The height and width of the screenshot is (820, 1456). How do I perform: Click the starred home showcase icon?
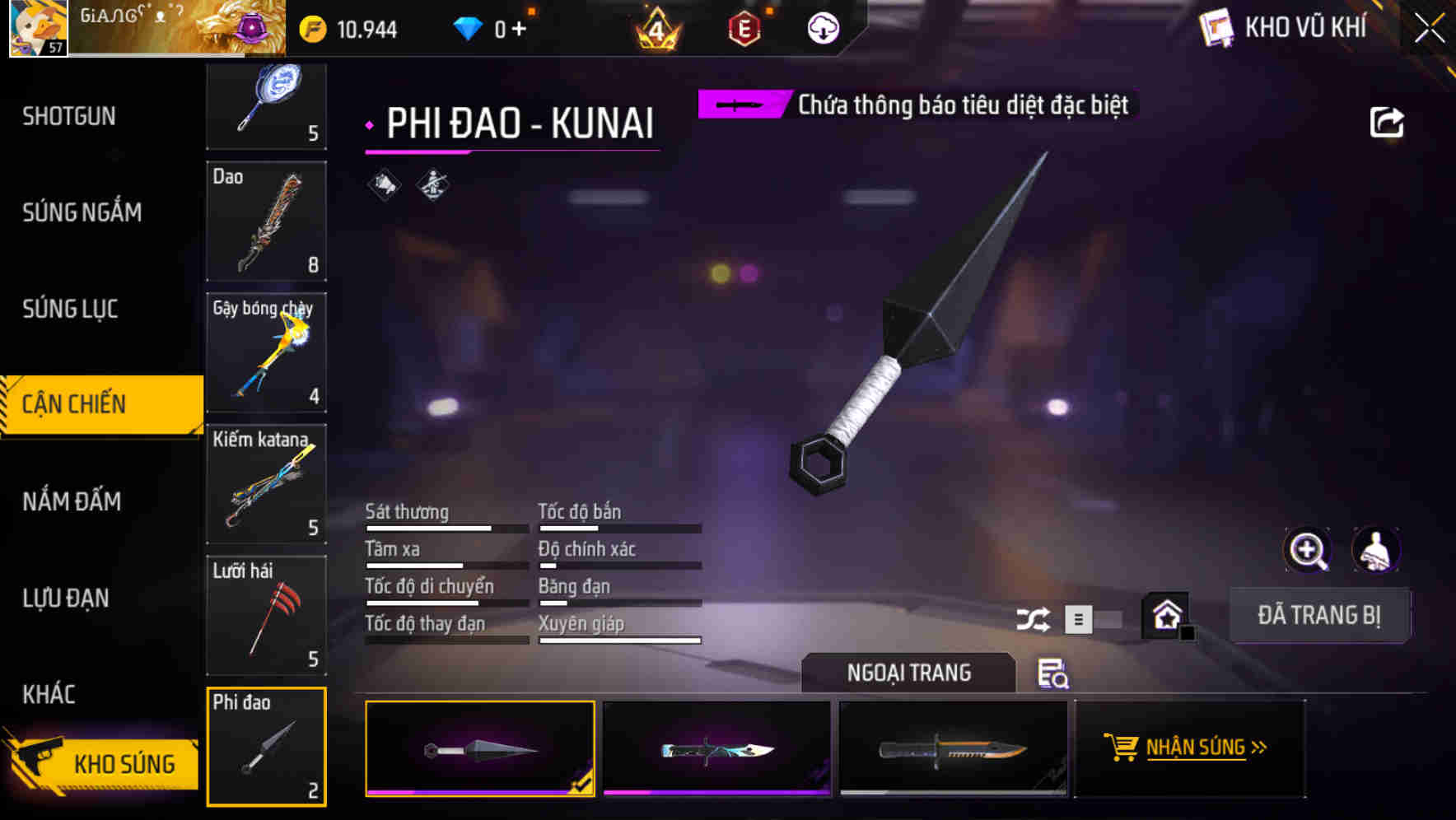click(x=1164, y=615)
